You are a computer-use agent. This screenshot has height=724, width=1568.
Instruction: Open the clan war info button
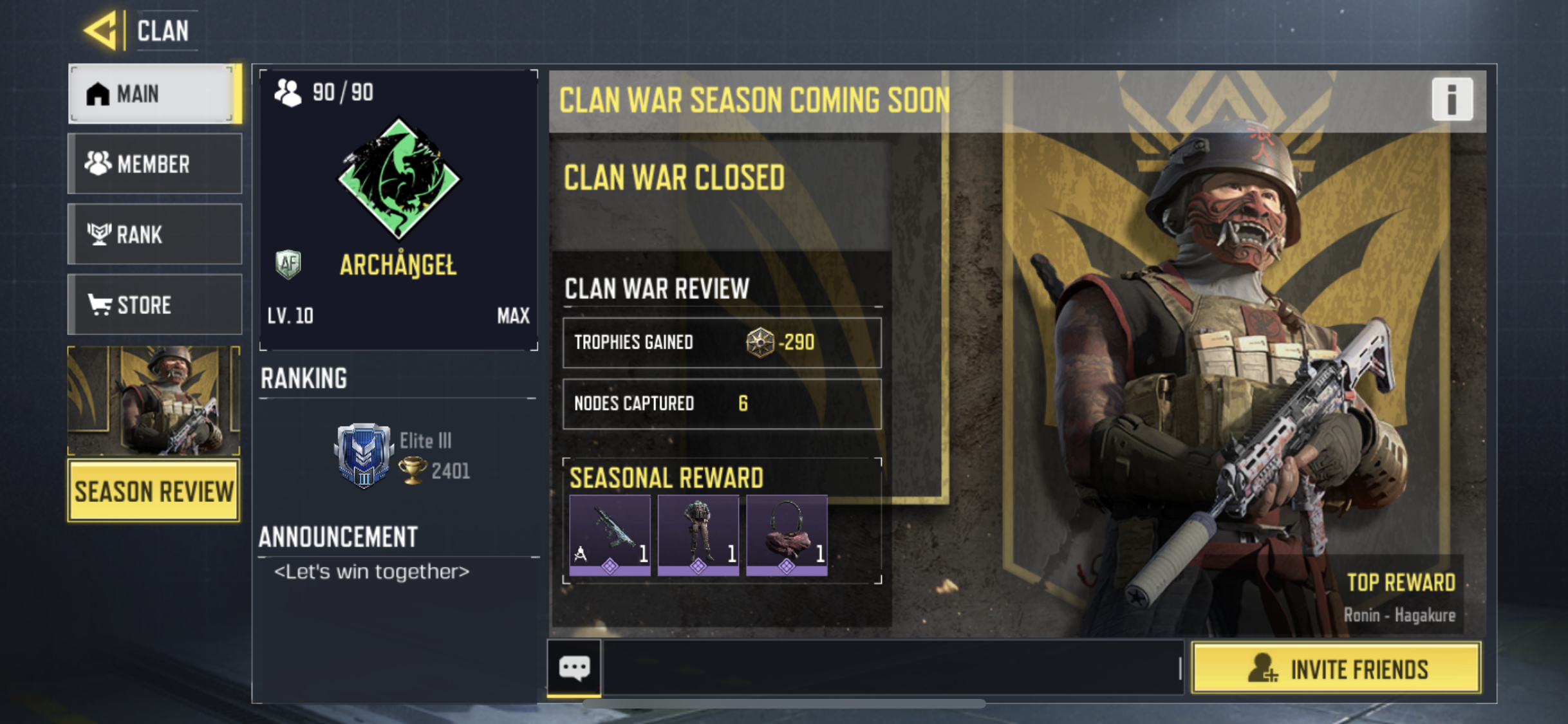[x=1451, y=99]
